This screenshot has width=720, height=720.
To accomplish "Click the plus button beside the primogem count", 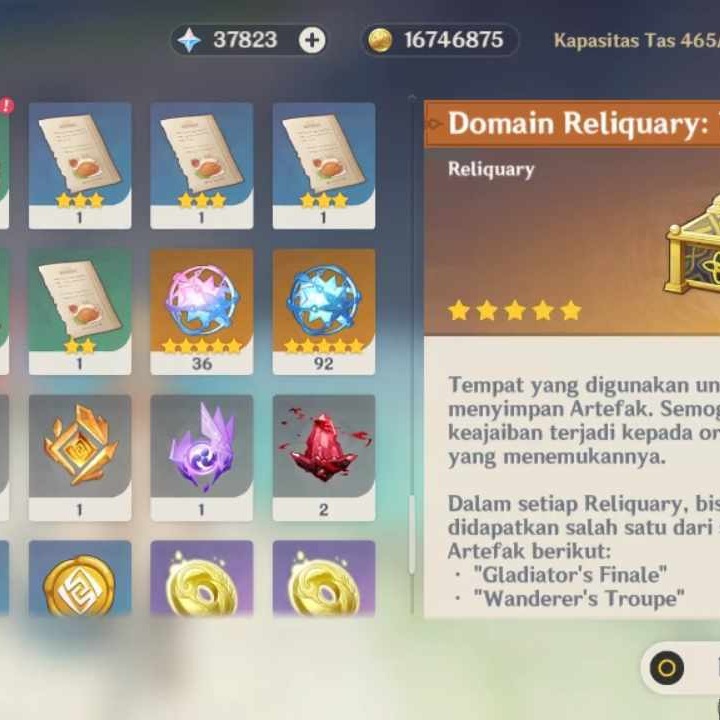I will (x=312, y=40).
